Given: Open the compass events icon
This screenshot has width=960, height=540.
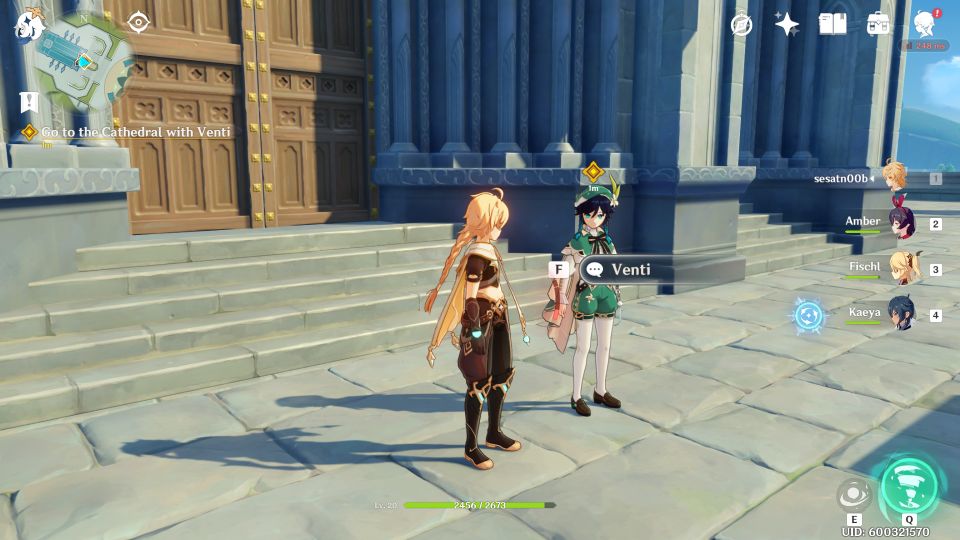Looking at the screenshot, I should coord(741,25).
